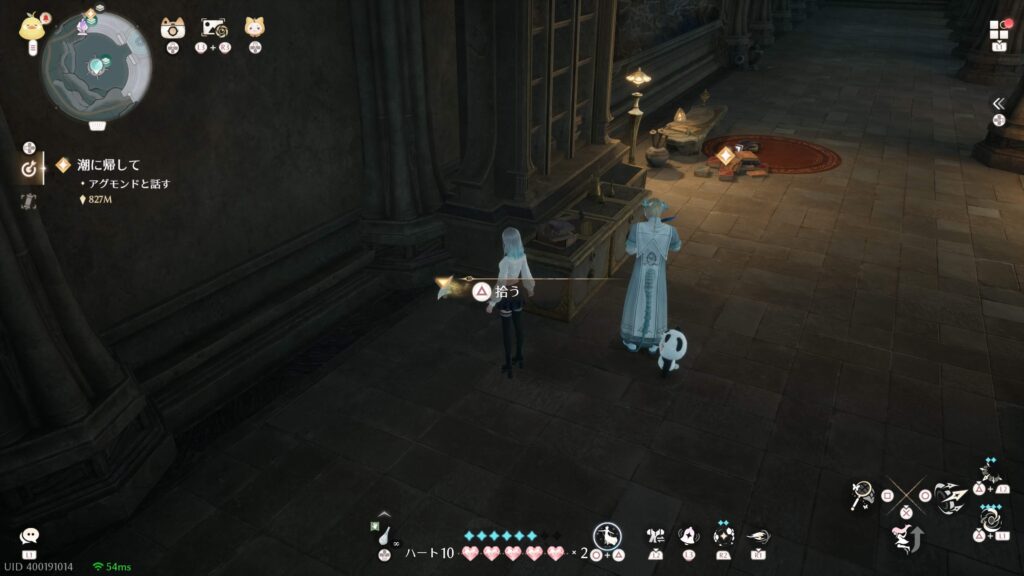Open the photo mode picture icon
The width and height of the screenshot is (1024, 576).
coord(214,28)
